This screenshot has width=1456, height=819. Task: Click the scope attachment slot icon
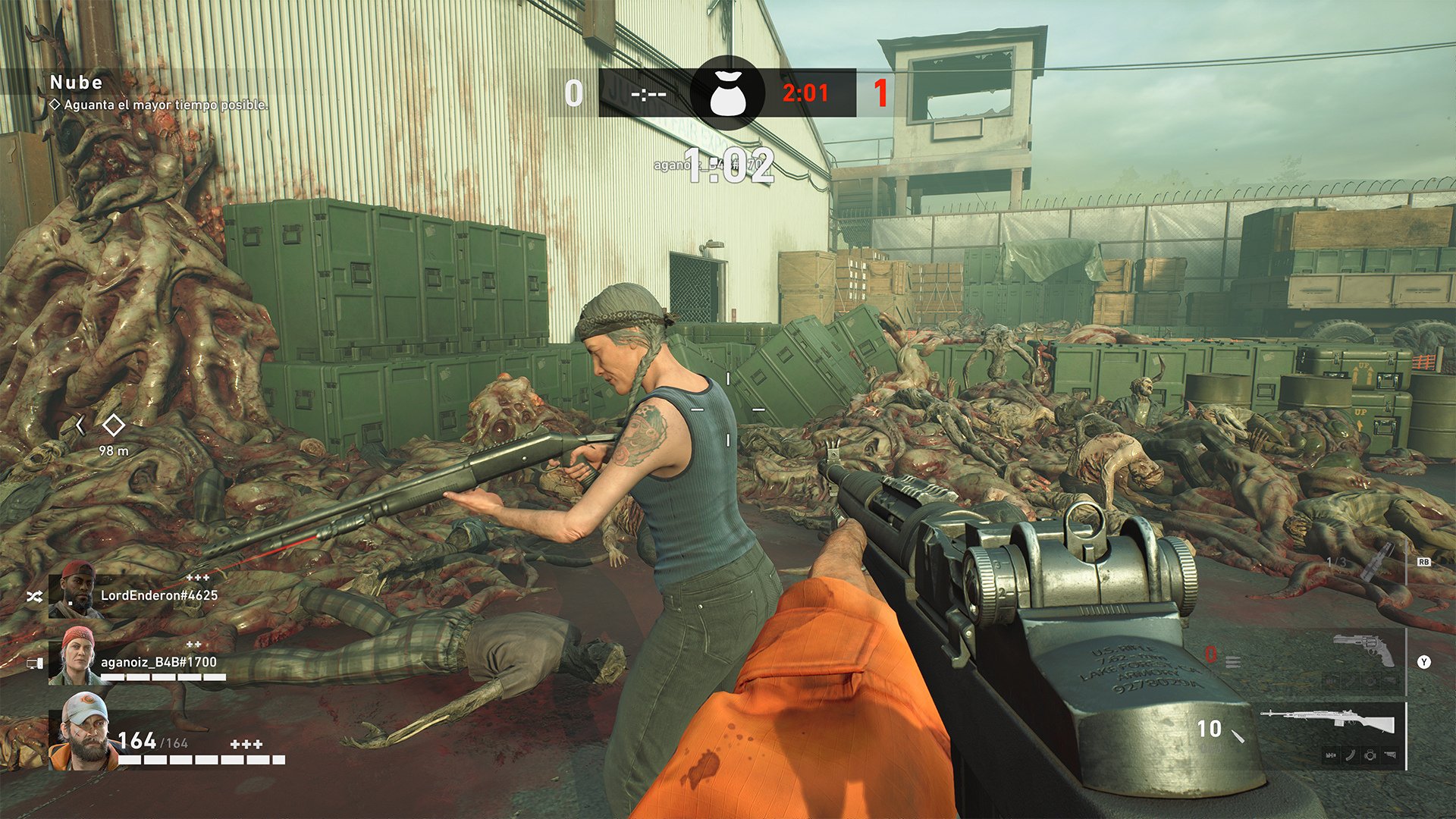tap(1370, 755)
